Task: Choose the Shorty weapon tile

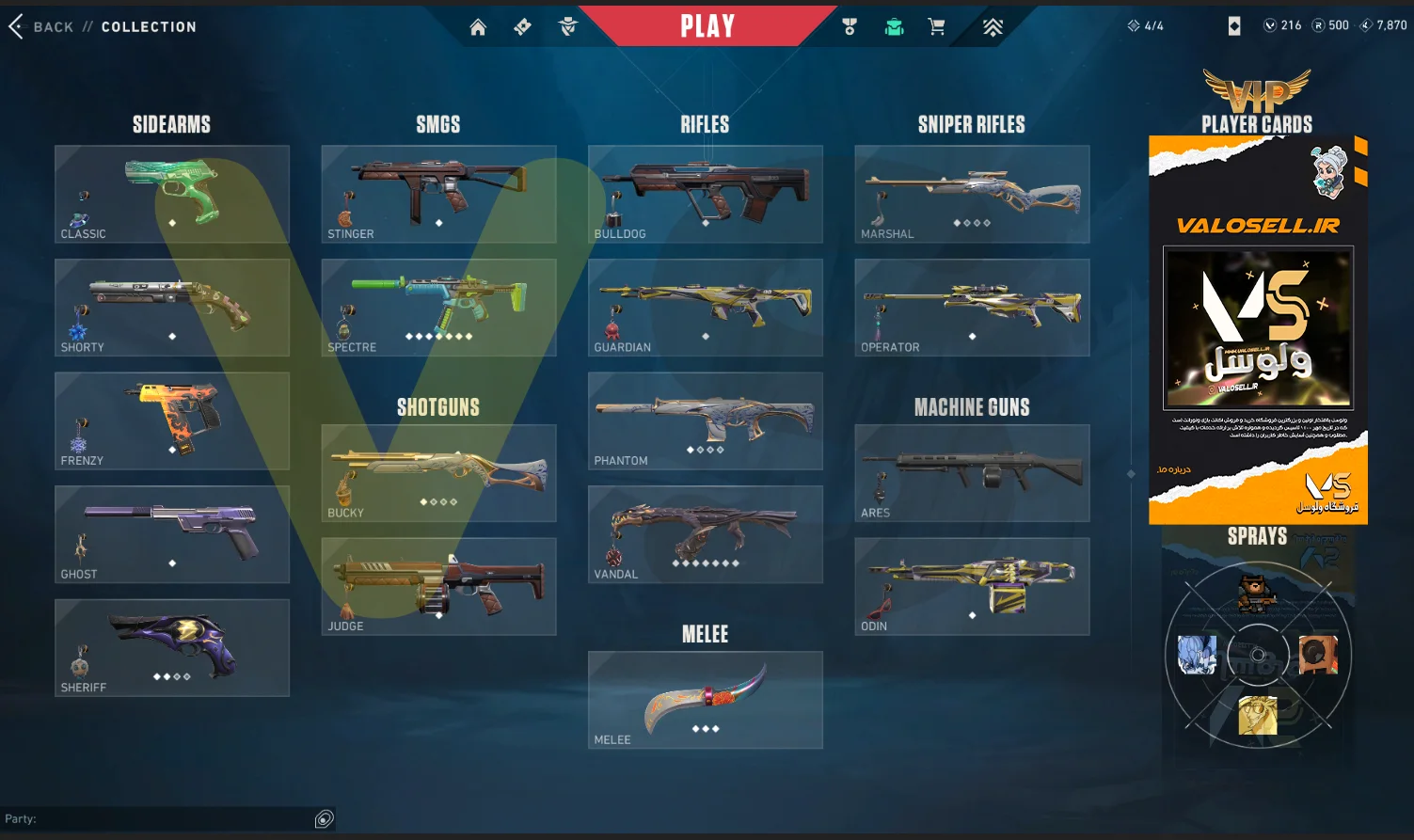Action: pyautogui.click(x=172, y=308)
